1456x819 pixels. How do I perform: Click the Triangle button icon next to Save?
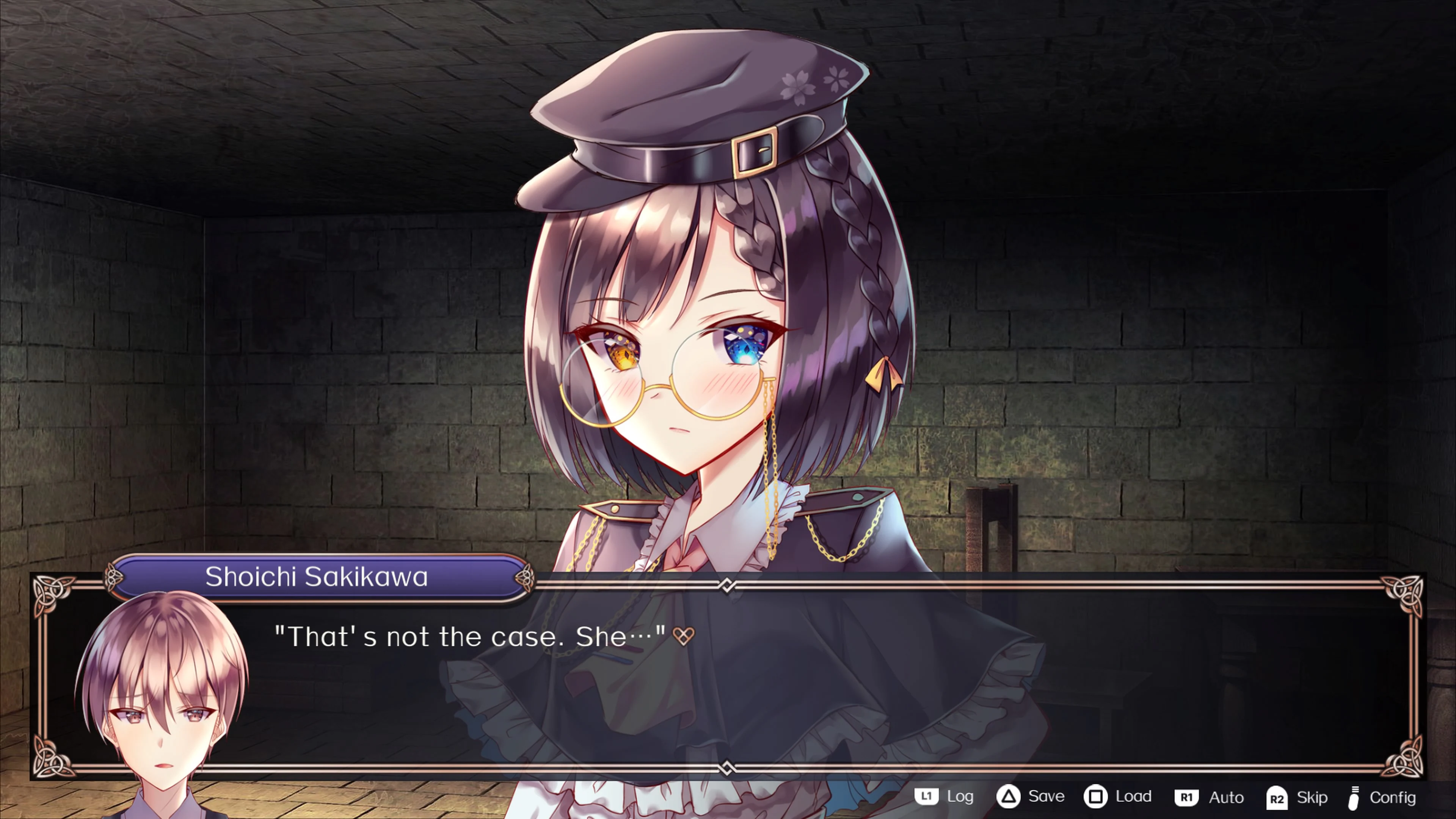[1010, 797]
